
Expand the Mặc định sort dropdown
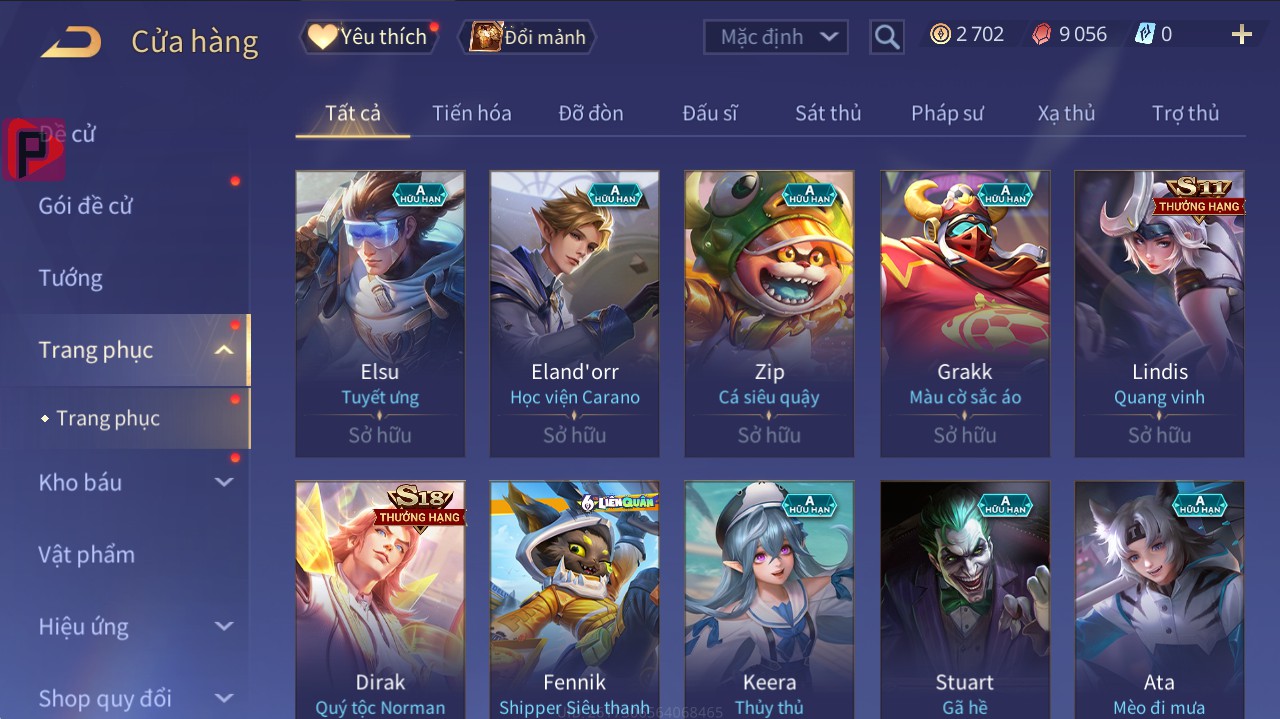click(776, 37)
